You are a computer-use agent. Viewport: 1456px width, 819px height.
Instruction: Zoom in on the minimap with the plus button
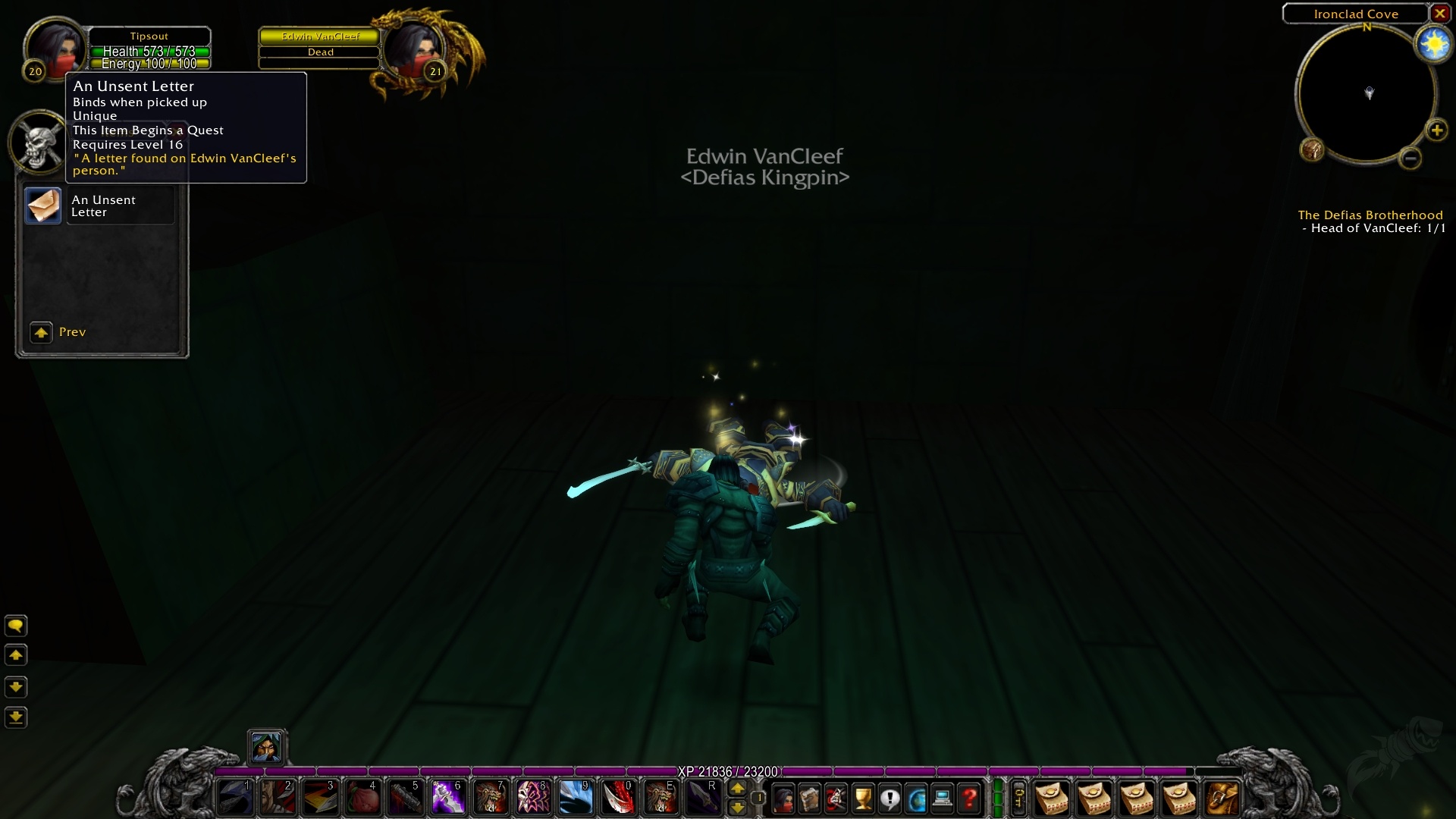pyautogui.click(x=1439, y=129)
